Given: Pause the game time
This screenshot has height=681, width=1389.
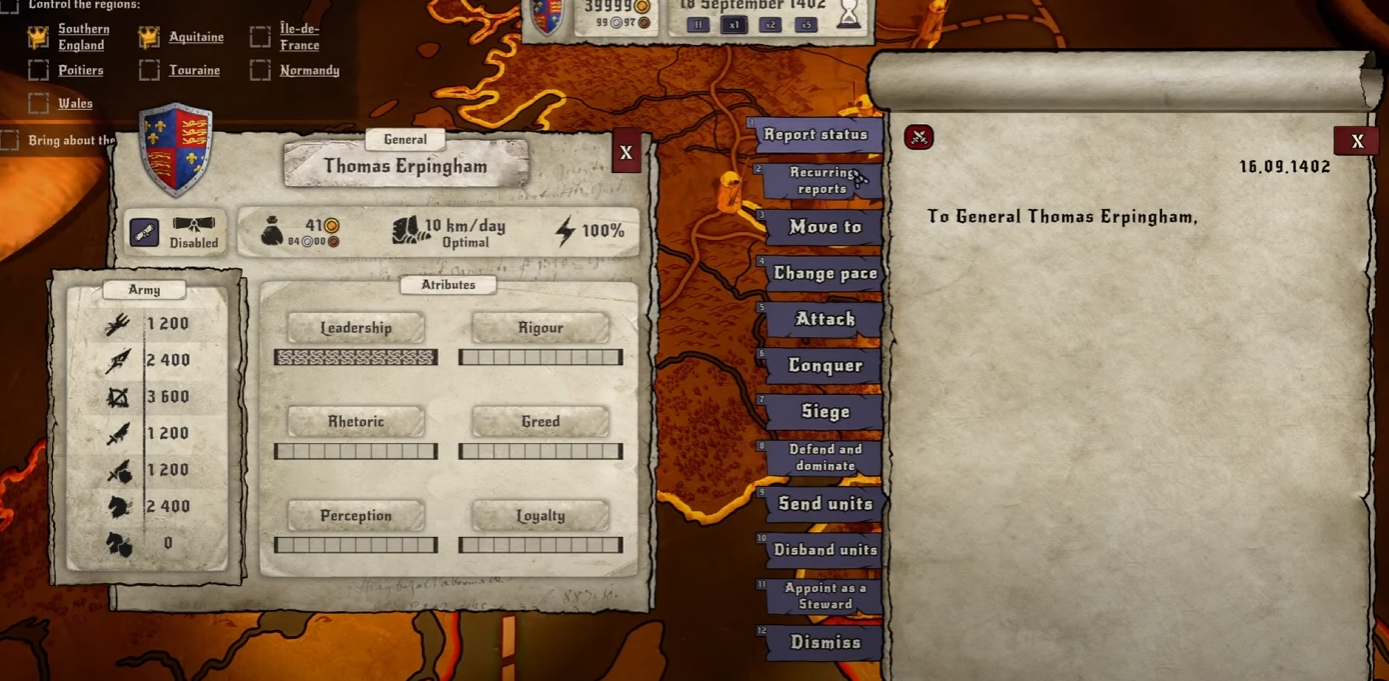Looking at the screenshot, I should click(x=698, y=25).
